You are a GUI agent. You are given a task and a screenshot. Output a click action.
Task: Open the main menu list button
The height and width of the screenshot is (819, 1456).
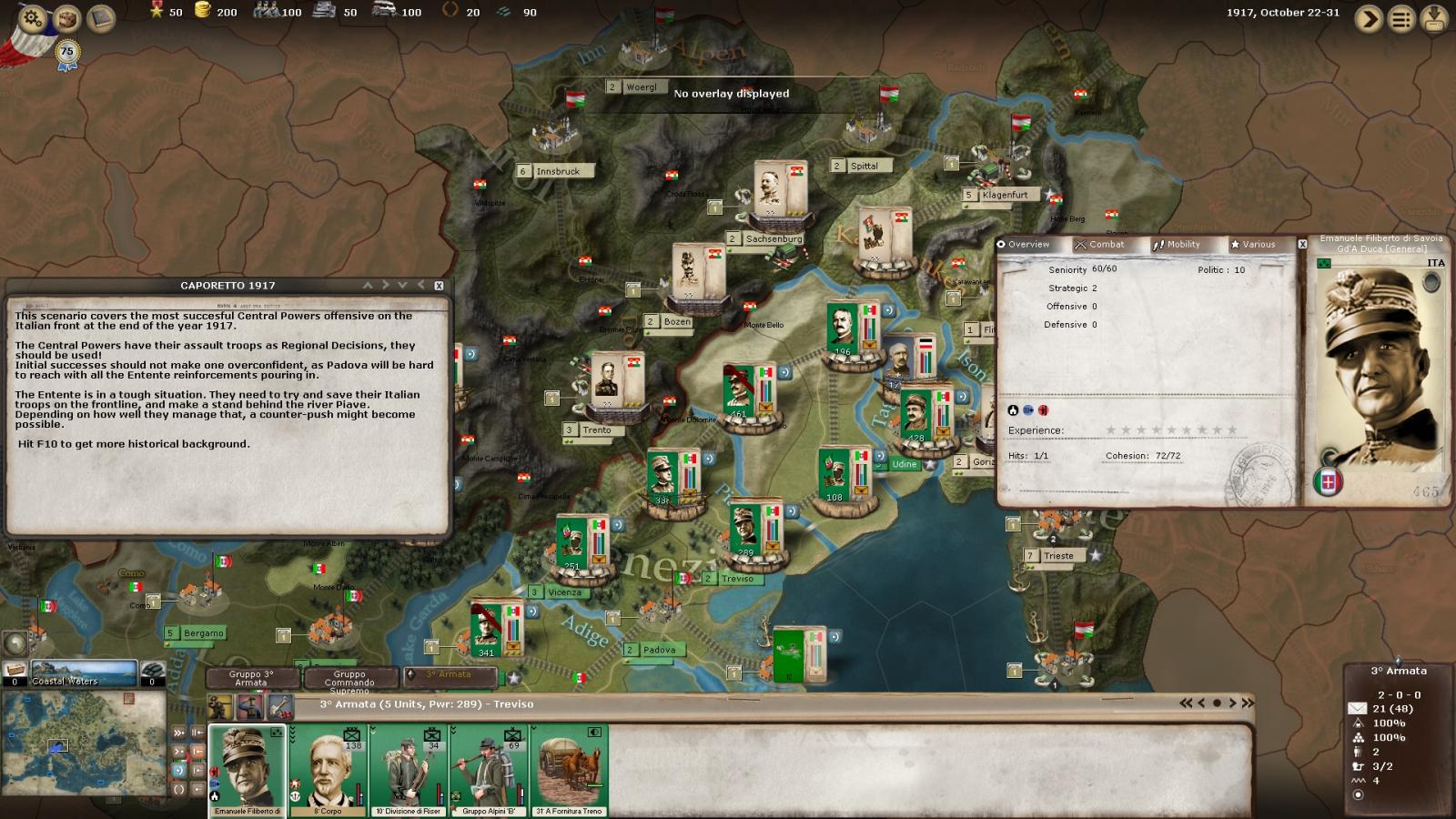[x=1402, y=18]
